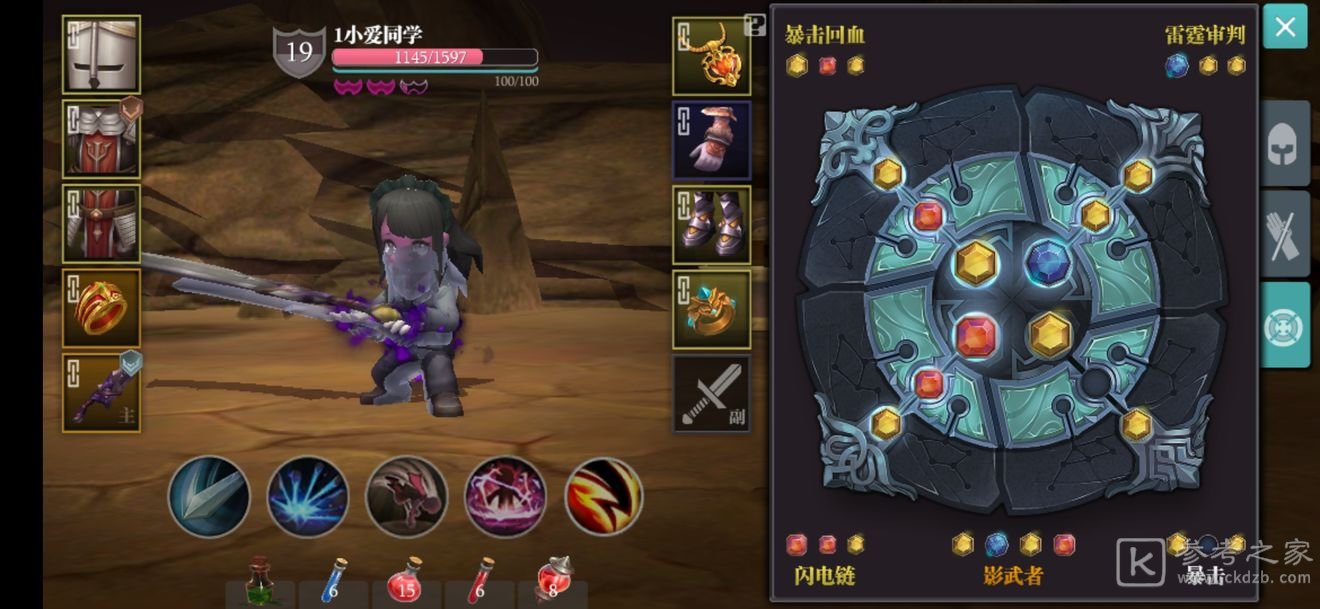Switch to the helmet equipment tab
This screenshot has width=1320, height=609.
(1284, 144)
